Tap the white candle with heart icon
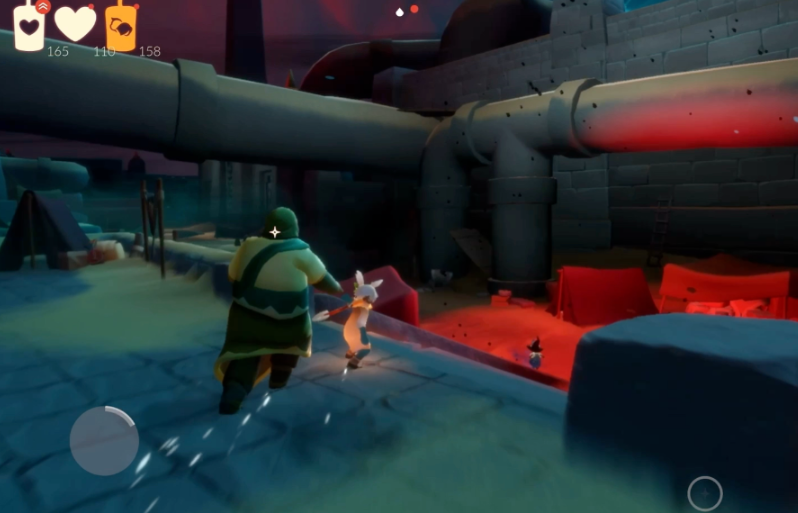The image size is (798, 513). pos(29,26)
